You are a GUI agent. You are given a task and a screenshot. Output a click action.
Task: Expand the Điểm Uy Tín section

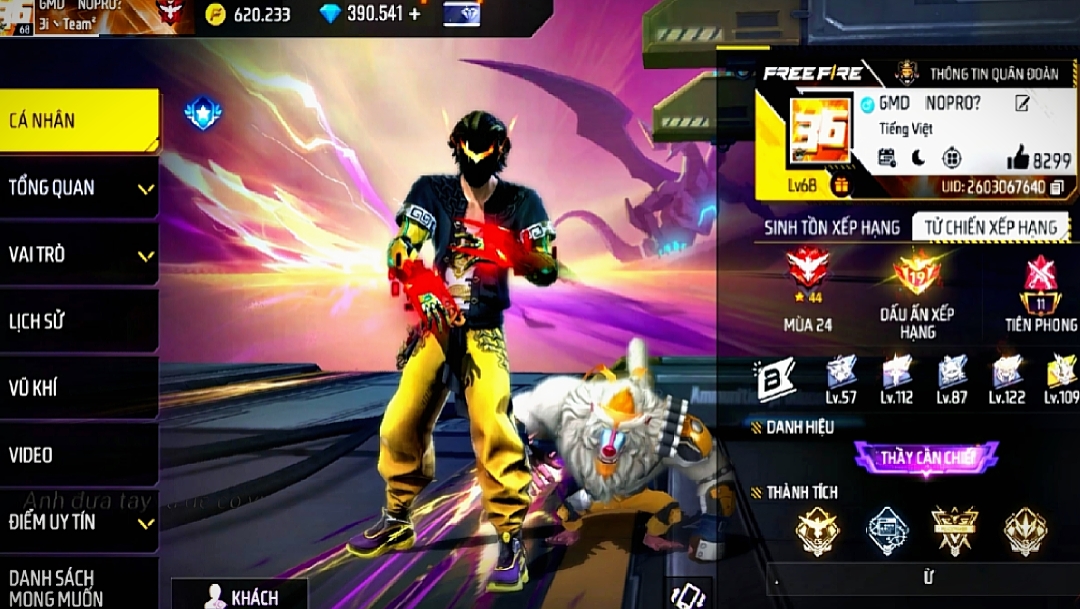click(x=78, y=522)
